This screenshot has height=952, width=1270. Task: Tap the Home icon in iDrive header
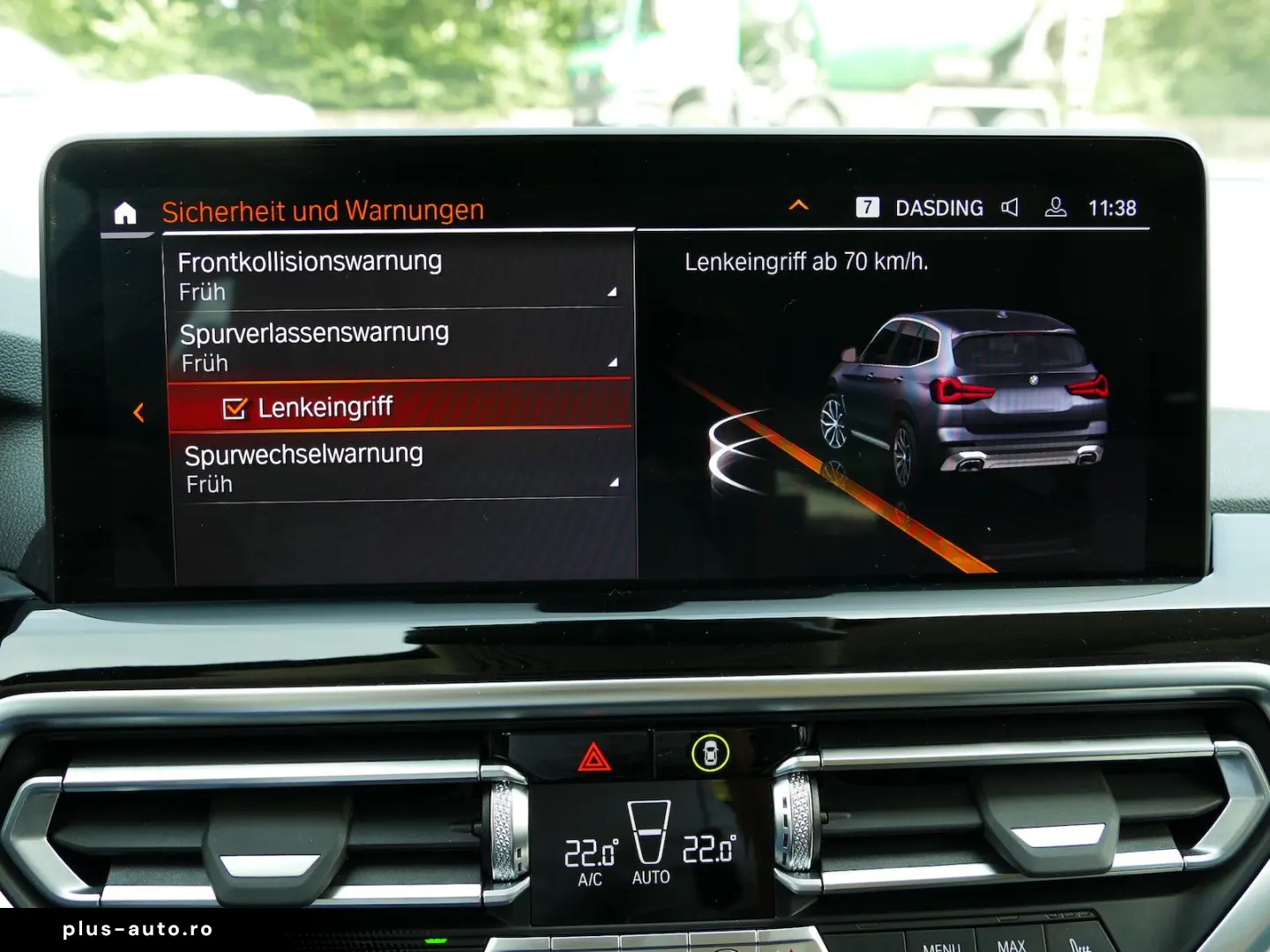[x=126, y=212]
